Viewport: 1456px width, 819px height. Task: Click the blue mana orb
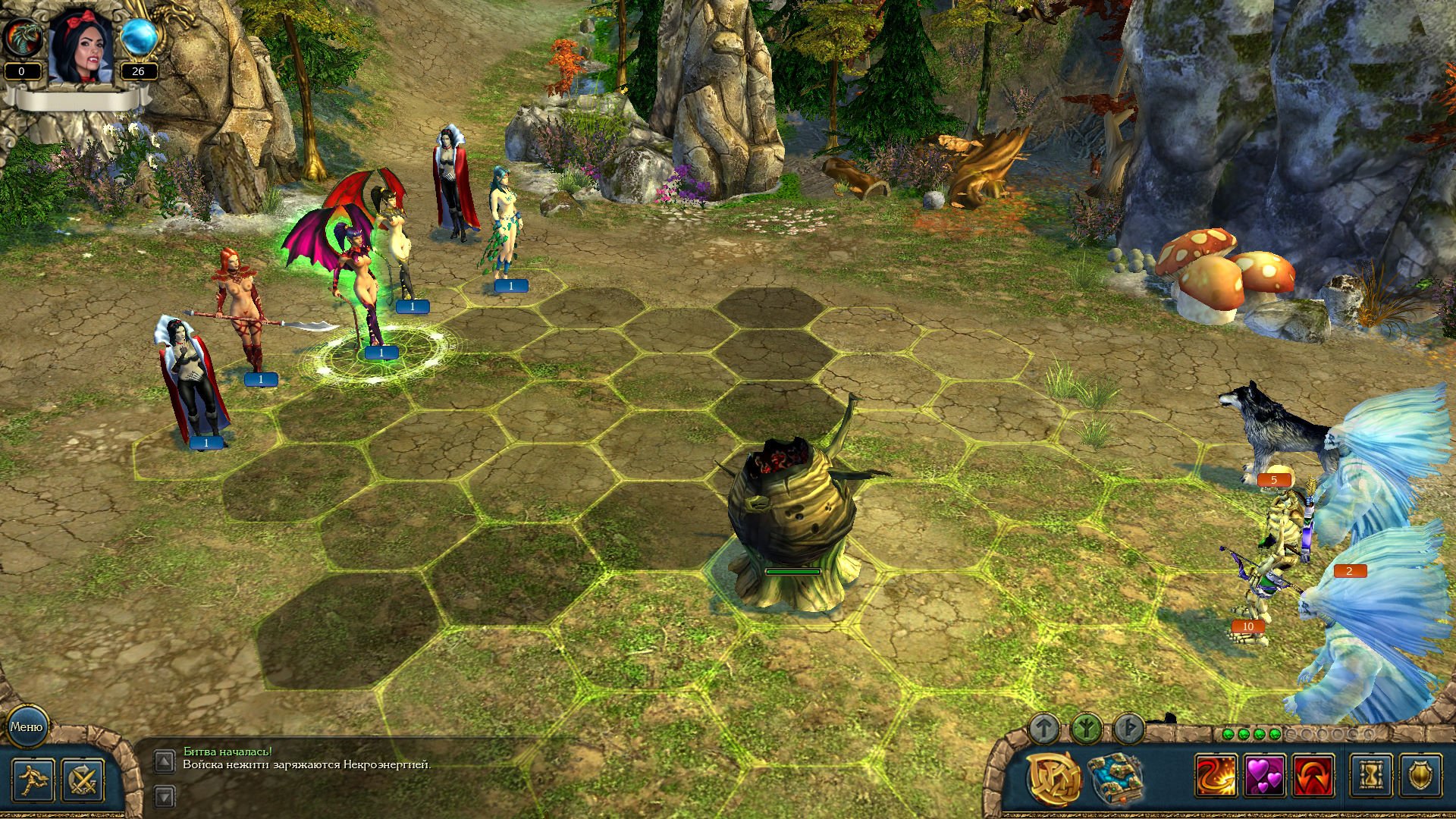[139, 37]
